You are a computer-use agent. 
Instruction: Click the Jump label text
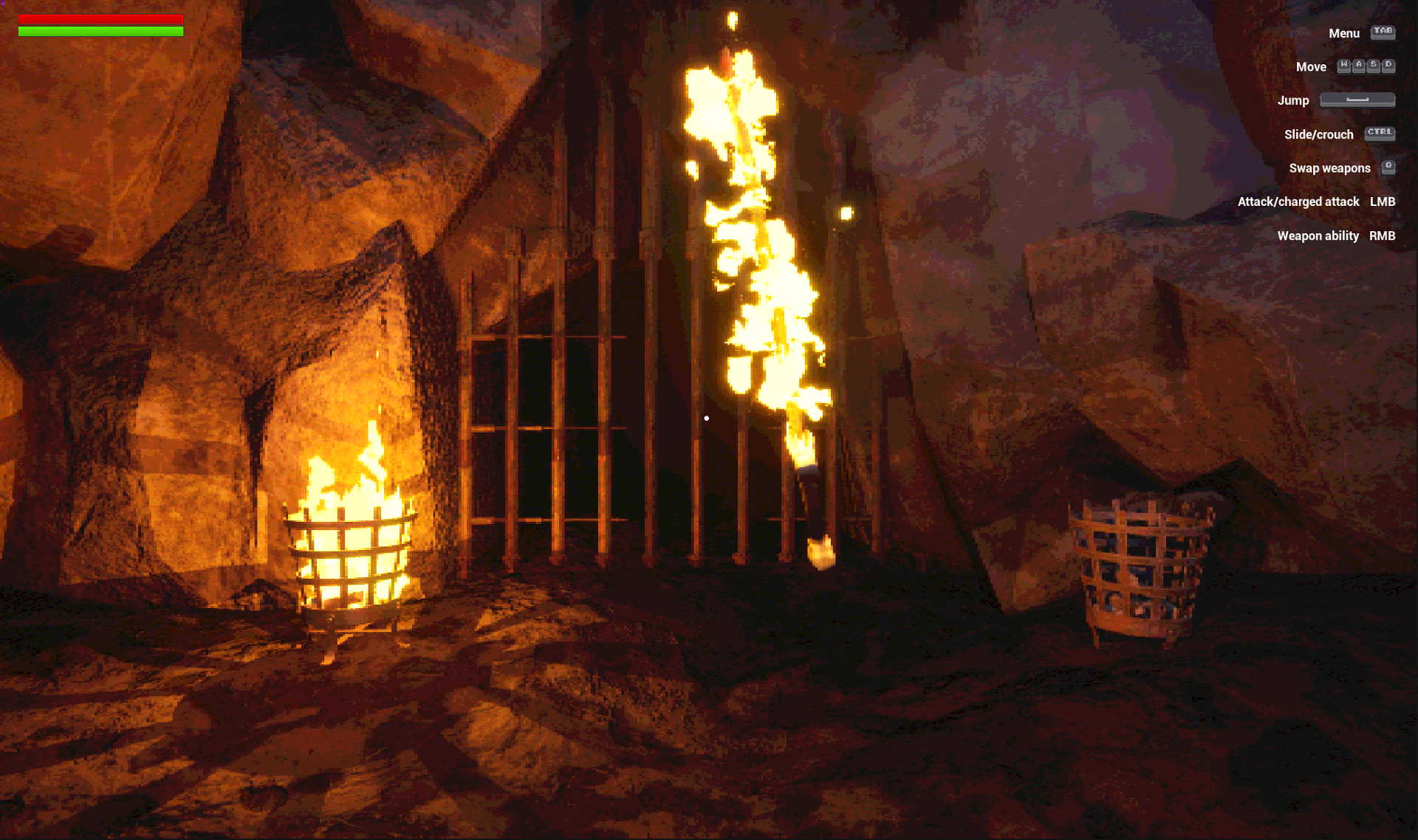click(x=1294, y=100)
